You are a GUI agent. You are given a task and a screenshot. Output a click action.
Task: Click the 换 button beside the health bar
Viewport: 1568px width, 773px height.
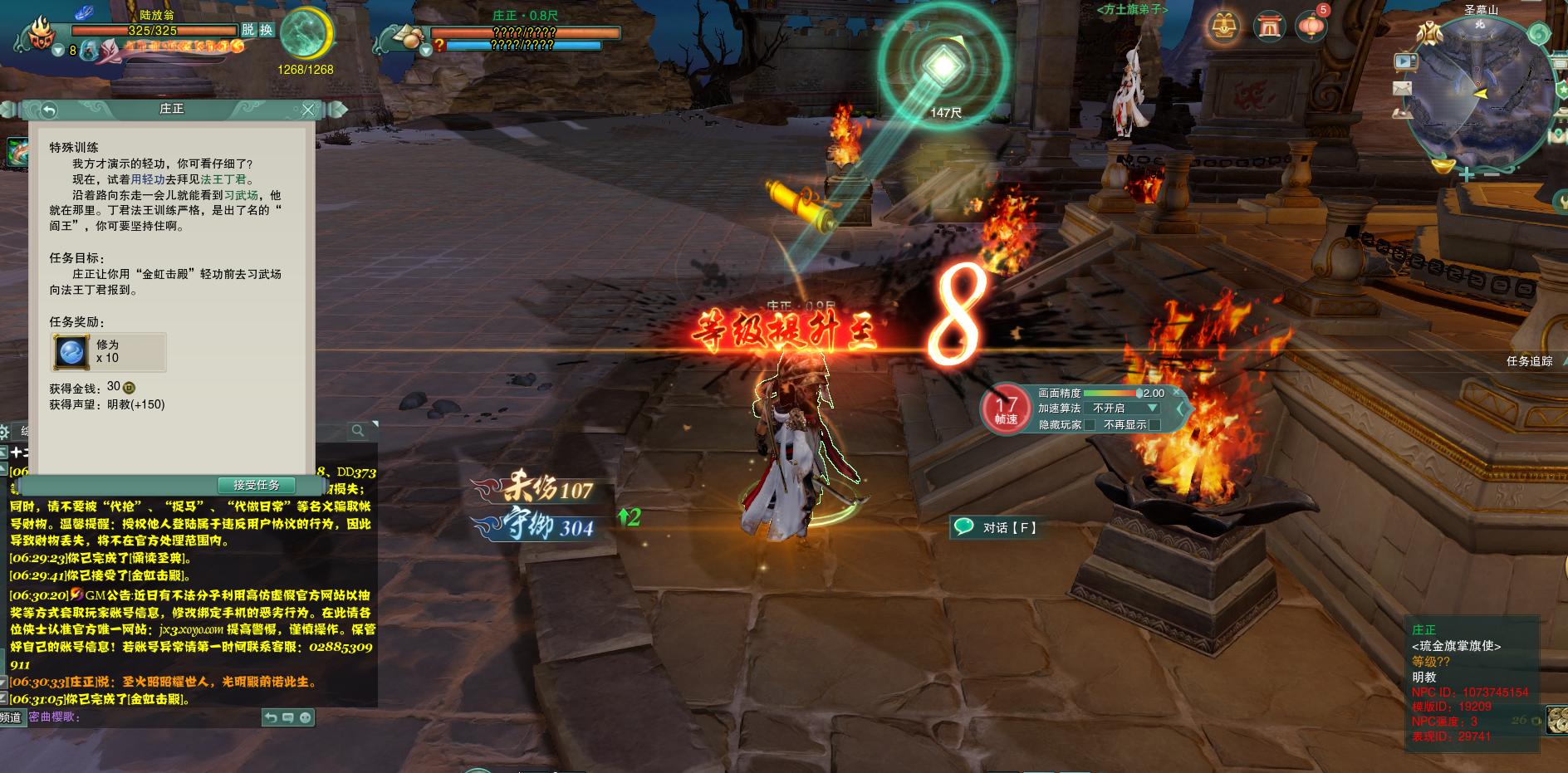point(266,30)
